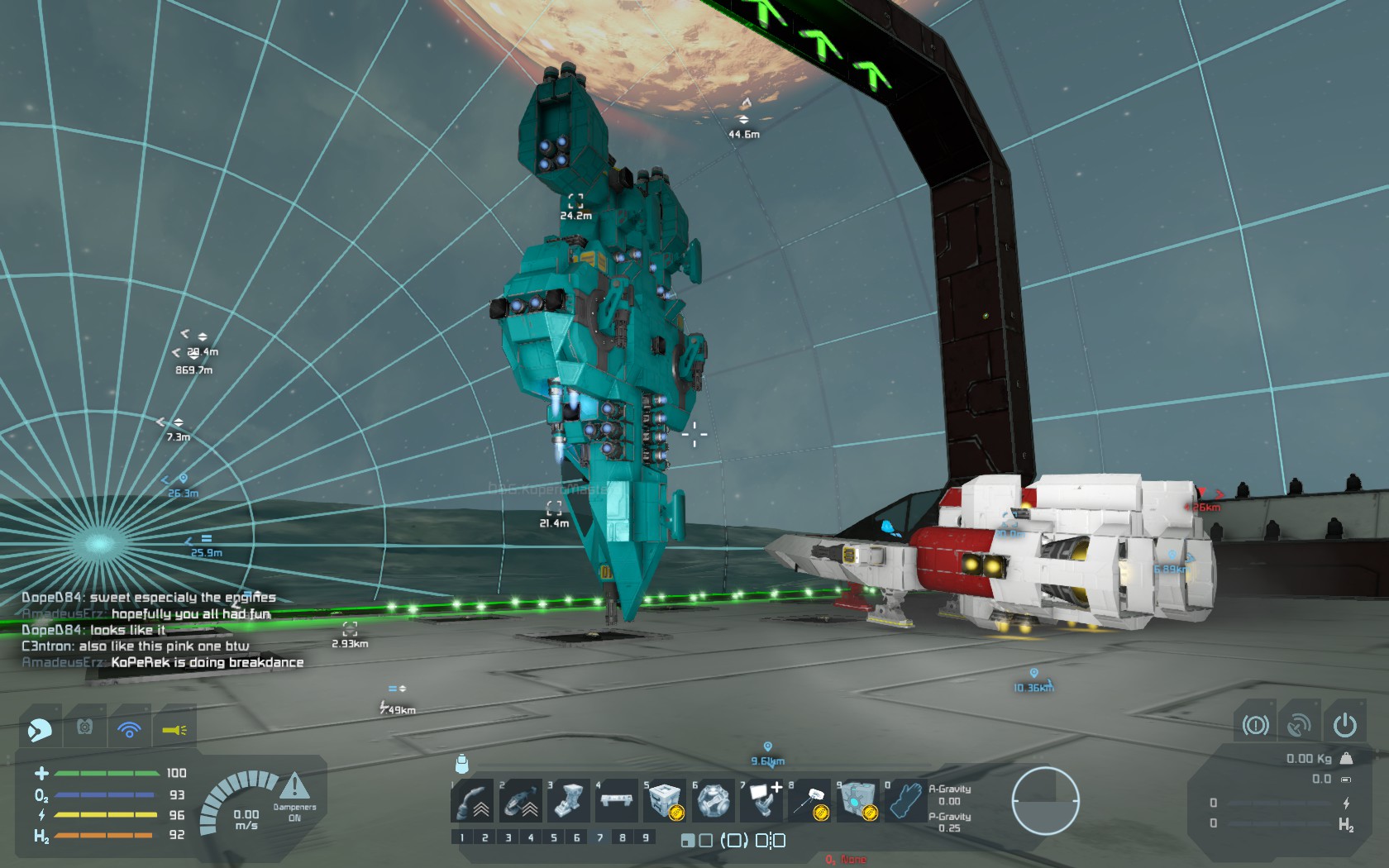Select the armor cube block with coin badge
This screenshot has width=1389, height=868.
coord(665,800)
